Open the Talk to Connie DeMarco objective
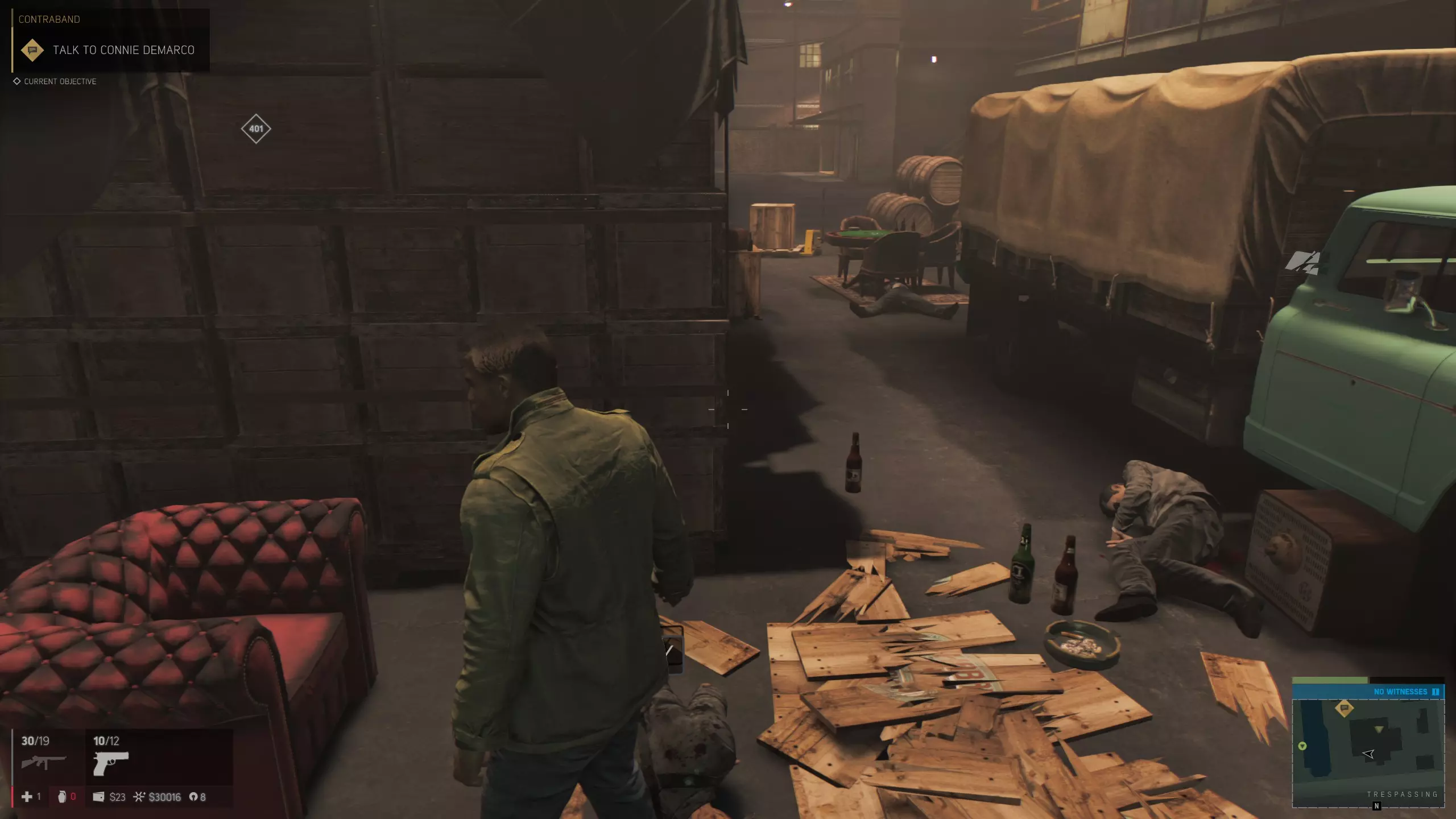Image resolution: width=1456 pixels, height=819 pixels. tap(123, 50)
